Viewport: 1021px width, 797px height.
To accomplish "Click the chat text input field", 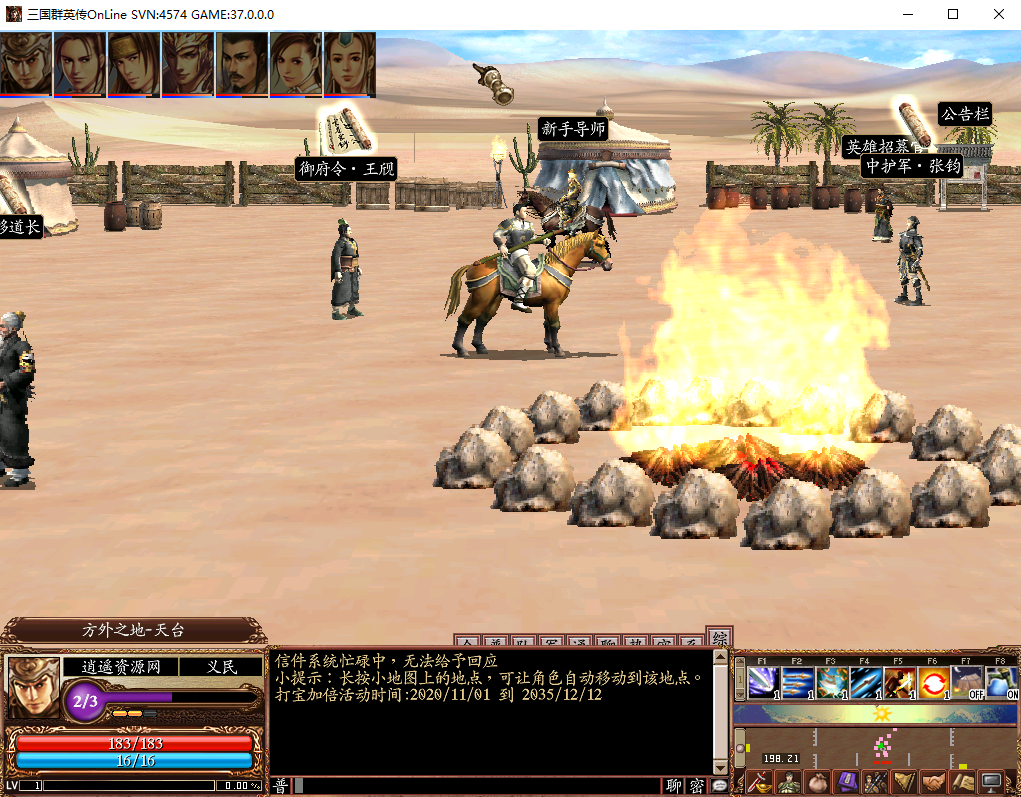I will [x=480, y=786].
